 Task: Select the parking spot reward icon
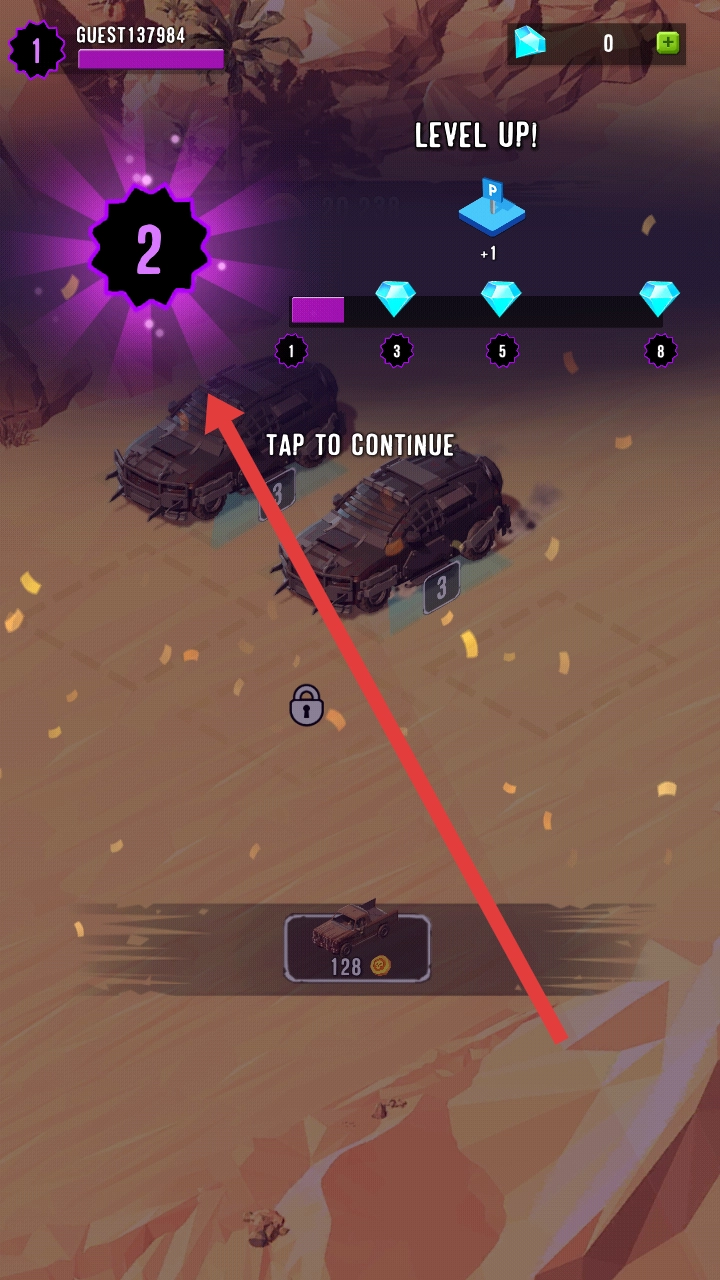click(491, 208)
